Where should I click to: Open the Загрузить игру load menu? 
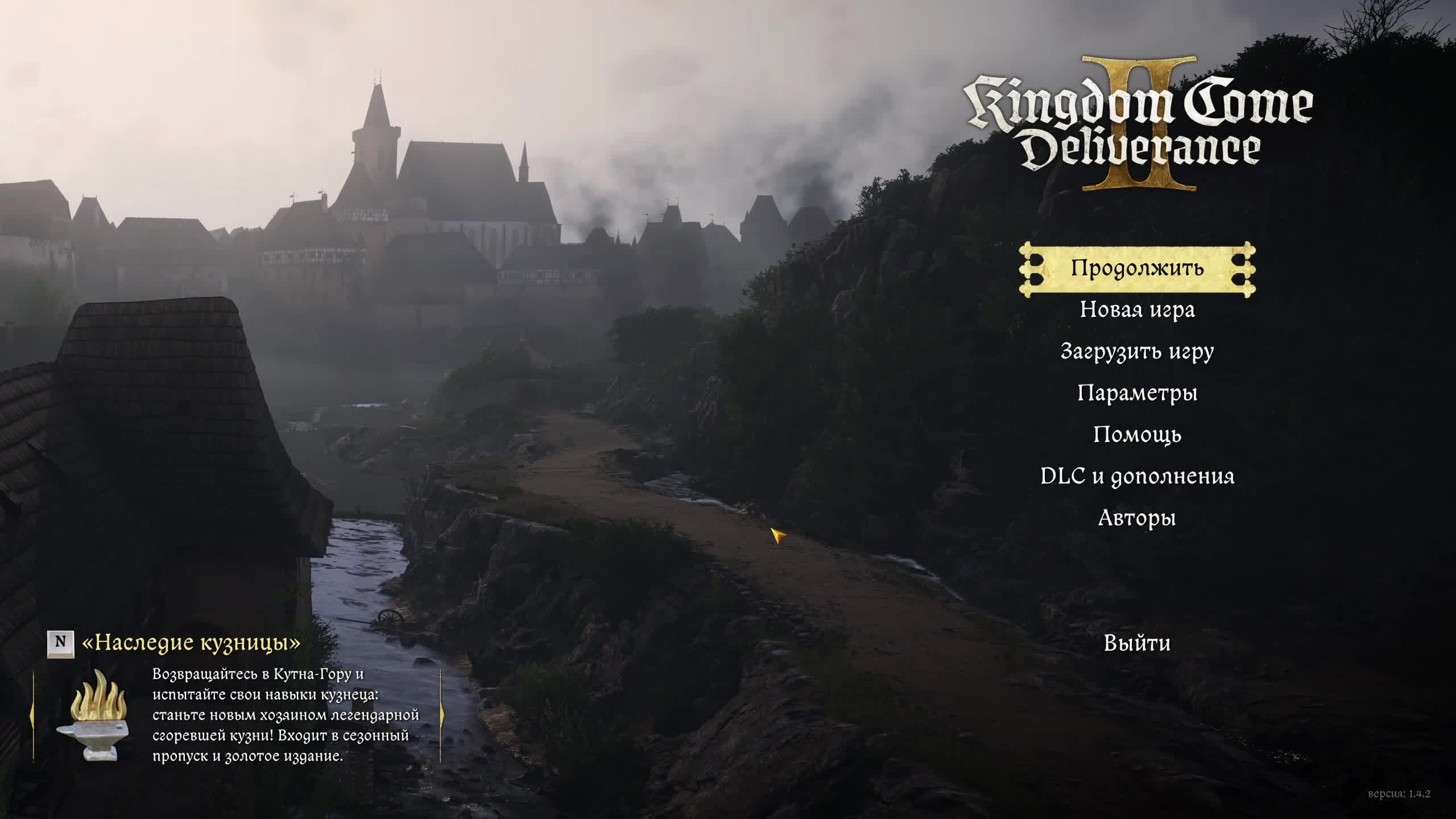(x=1137, y=351)
